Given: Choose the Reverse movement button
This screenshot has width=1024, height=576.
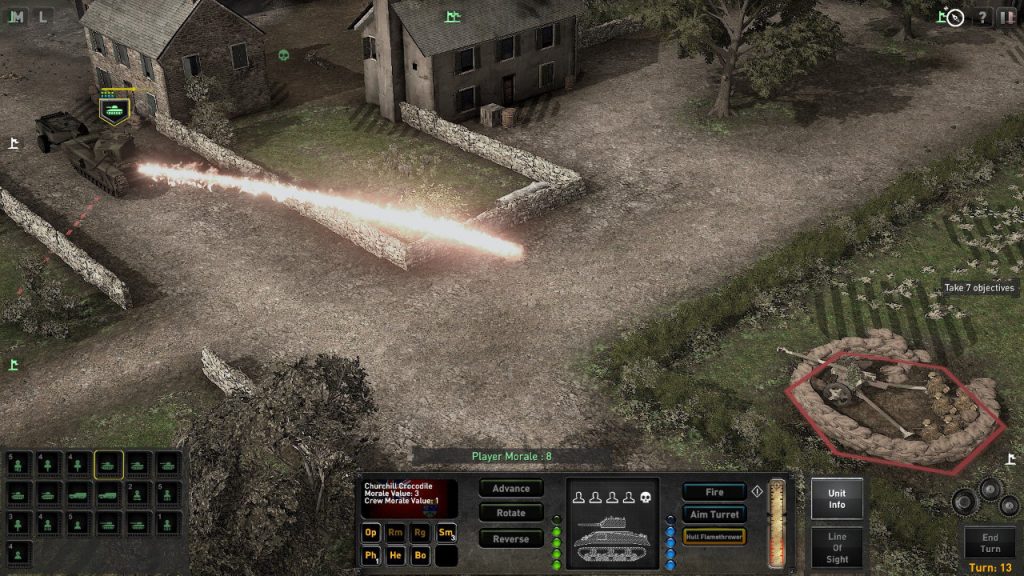Looking at the screenshot, I should [511, 539].
